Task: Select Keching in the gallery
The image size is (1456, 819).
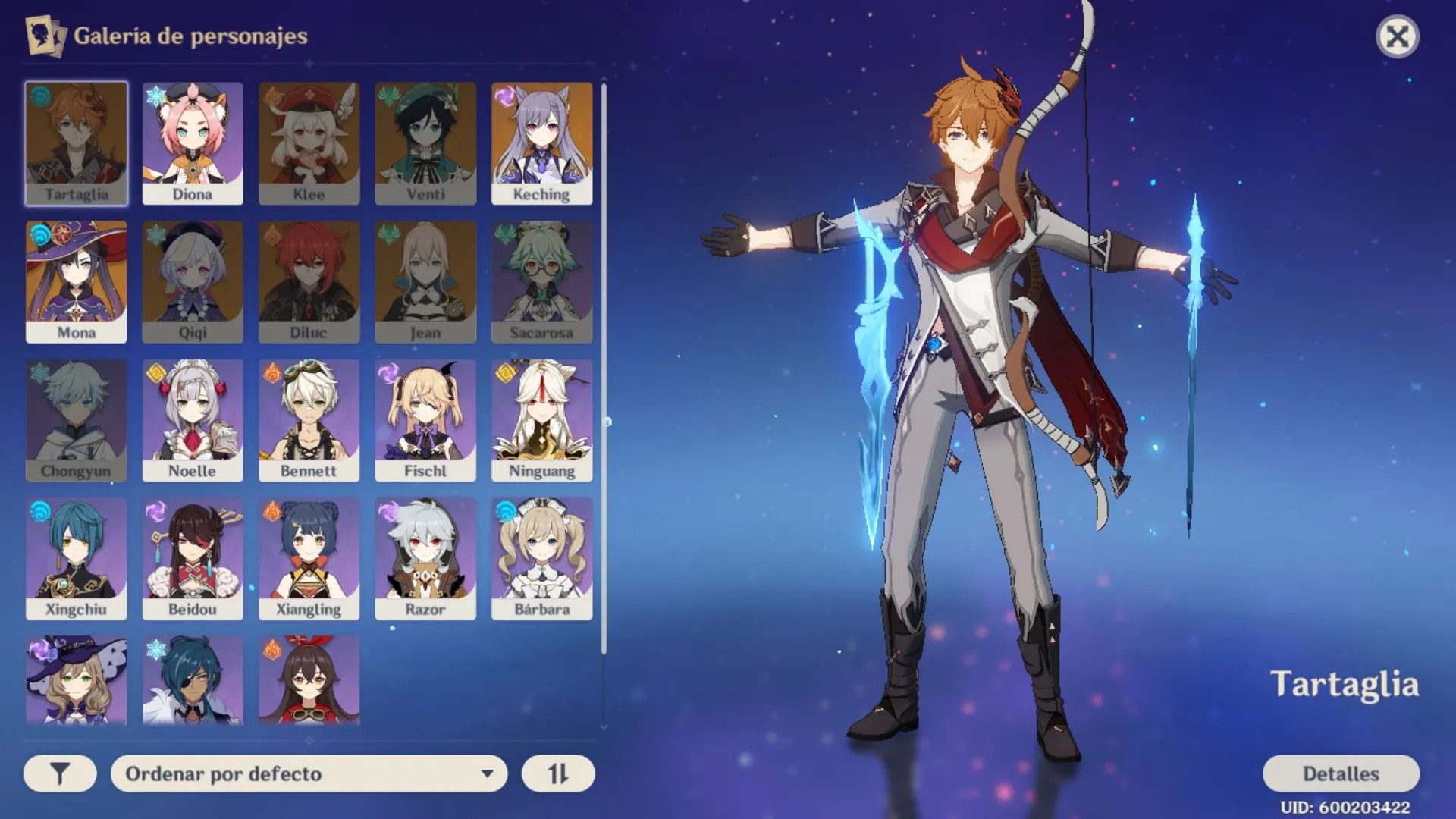Action: pyautogui.click(x=541, y=143)
